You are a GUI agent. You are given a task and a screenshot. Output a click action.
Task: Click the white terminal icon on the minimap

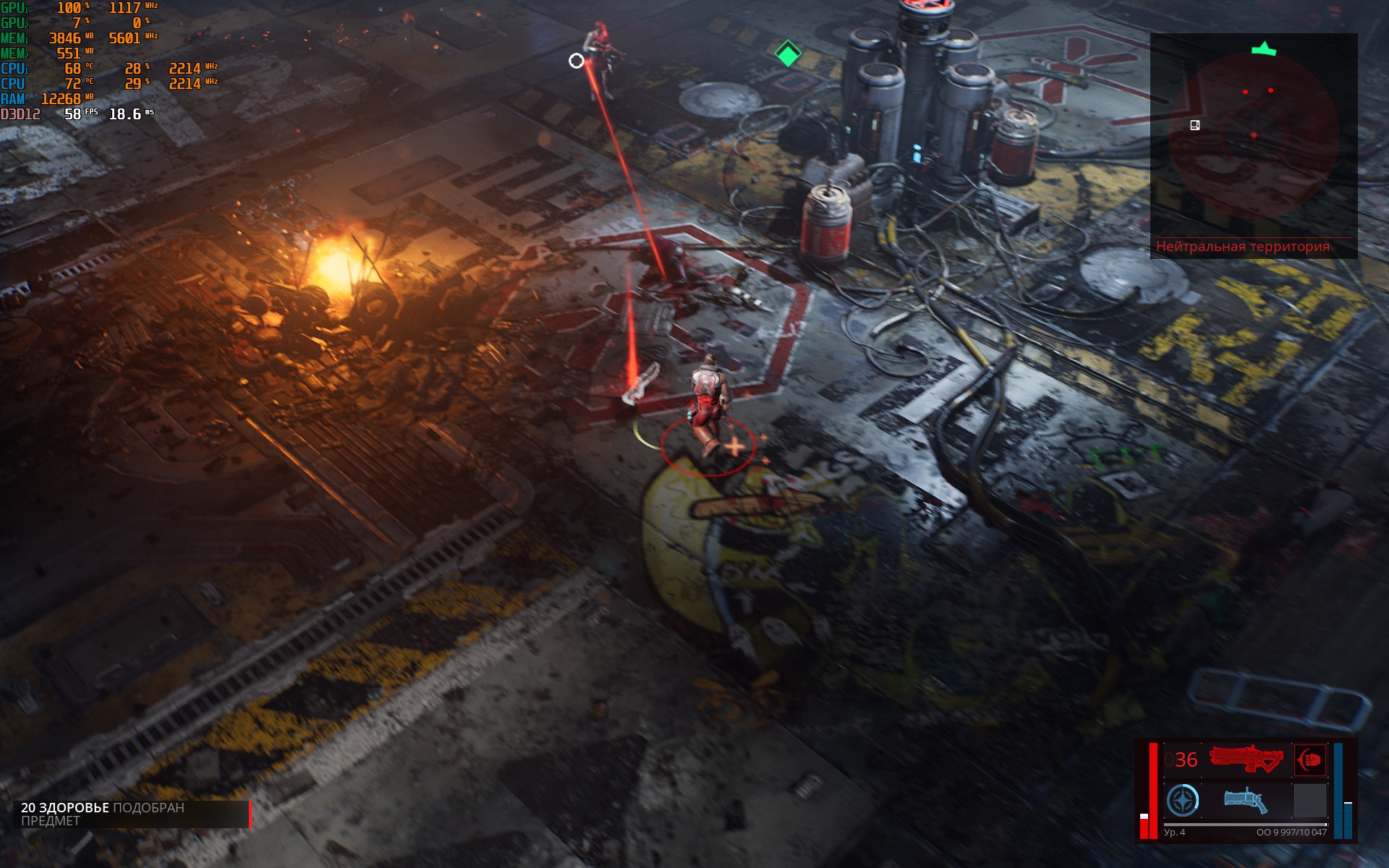click(x=1195, y=125)
